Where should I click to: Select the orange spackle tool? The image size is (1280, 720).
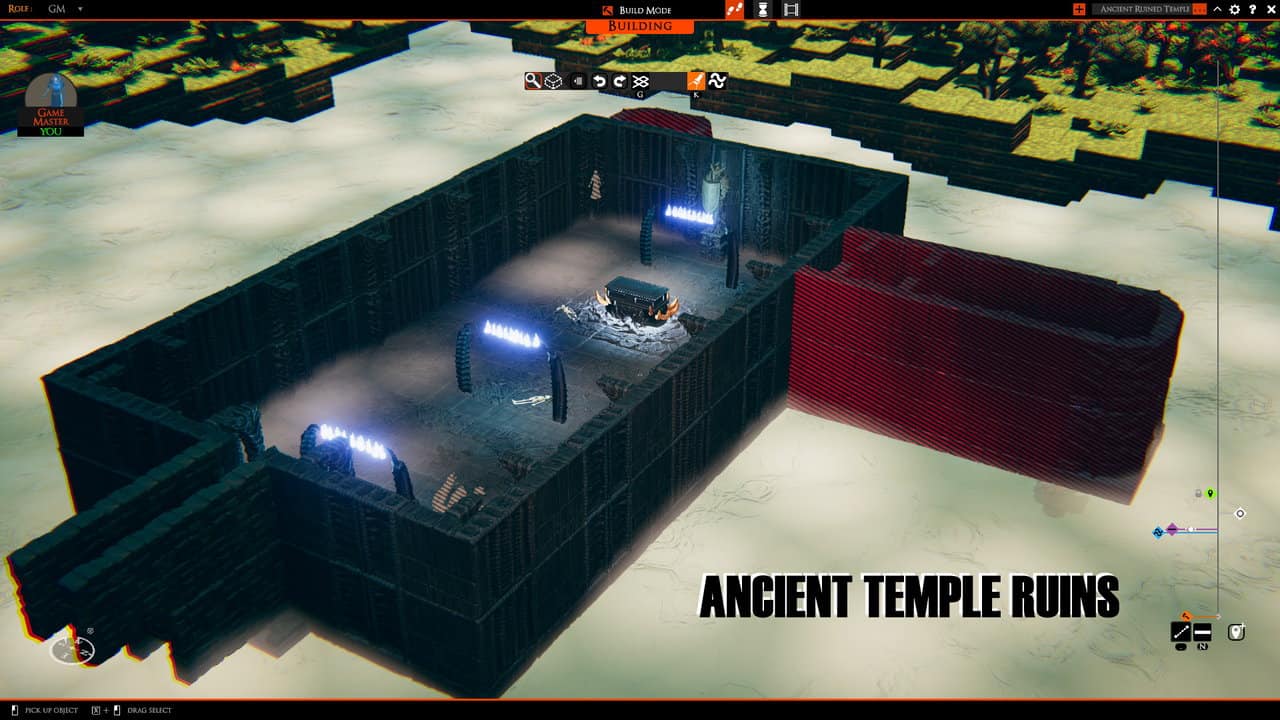[x=695, y=81]
